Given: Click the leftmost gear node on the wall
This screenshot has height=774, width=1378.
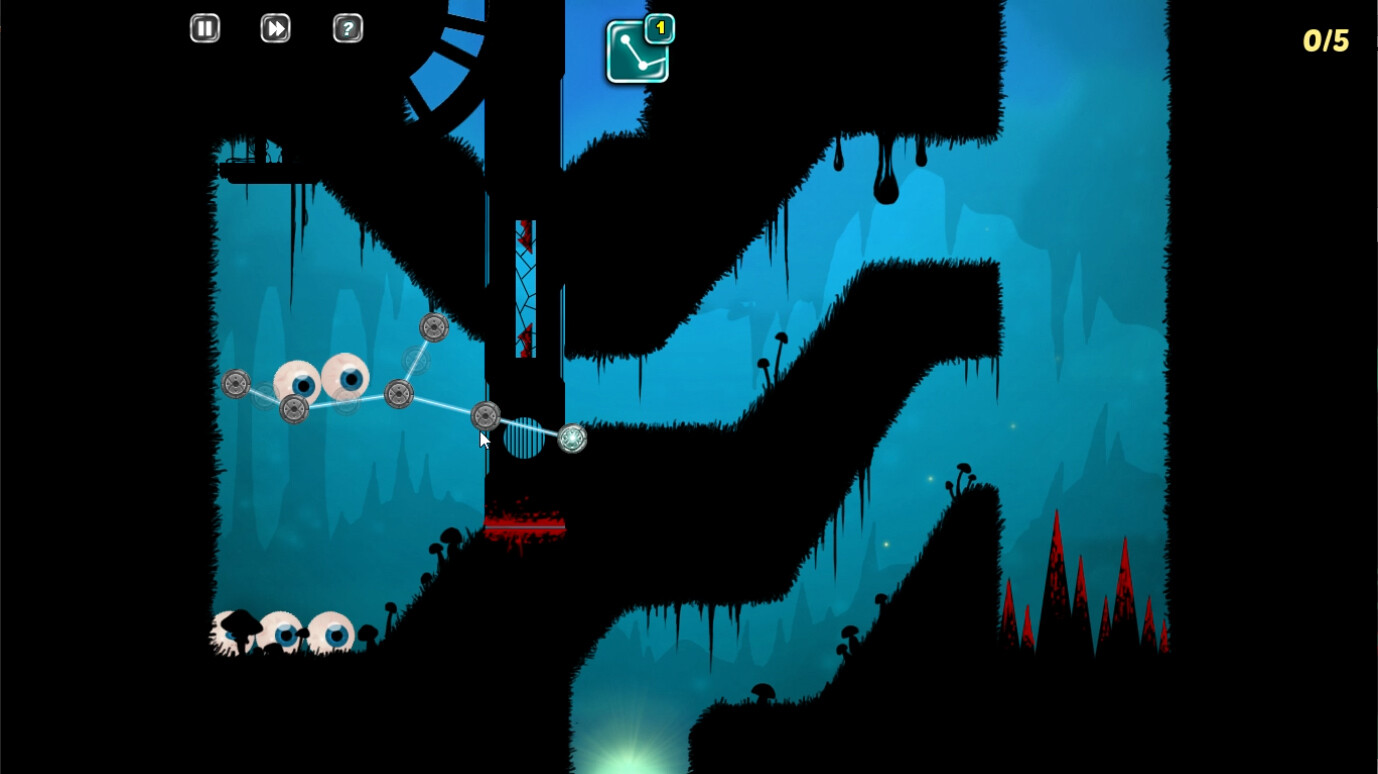Looking at the screenshot, I should click(237, 383).
